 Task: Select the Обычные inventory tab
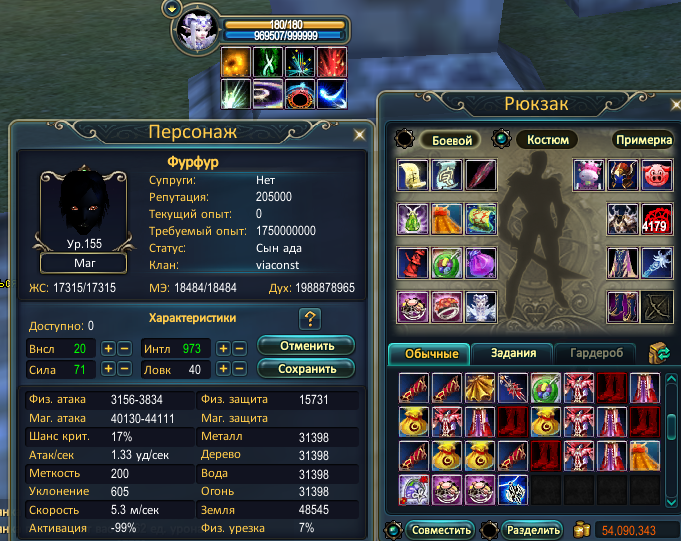coord(432,353)
